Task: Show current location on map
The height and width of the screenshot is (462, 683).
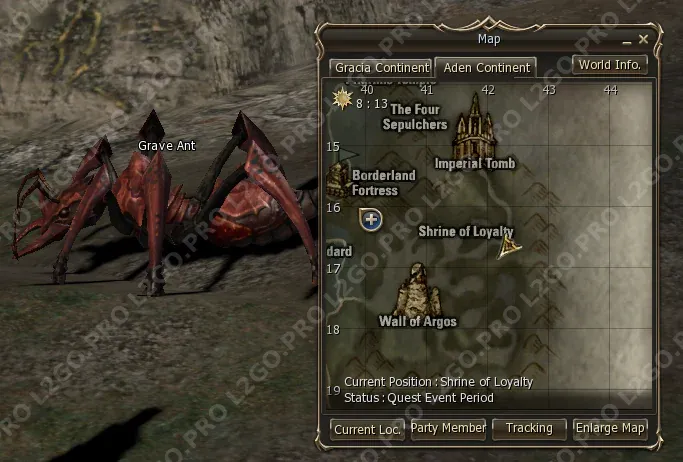Action: 367,429
